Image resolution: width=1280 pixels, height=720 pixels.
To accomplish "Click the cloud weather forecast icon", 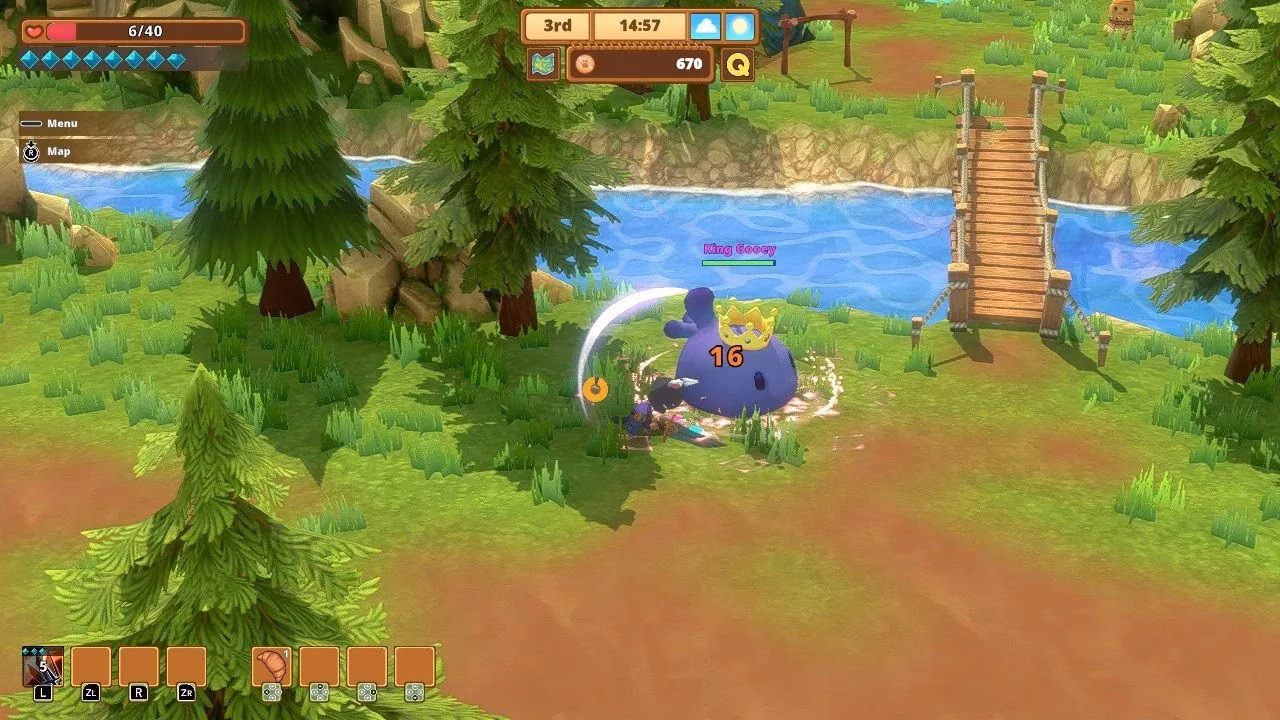I will click(x=705, y=26).
